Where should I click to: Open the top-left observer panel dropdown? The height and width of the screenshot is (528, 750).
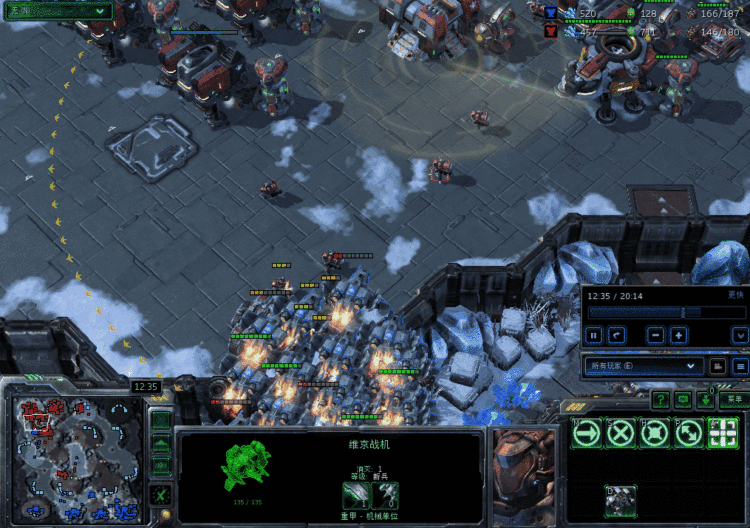[57, 9]
